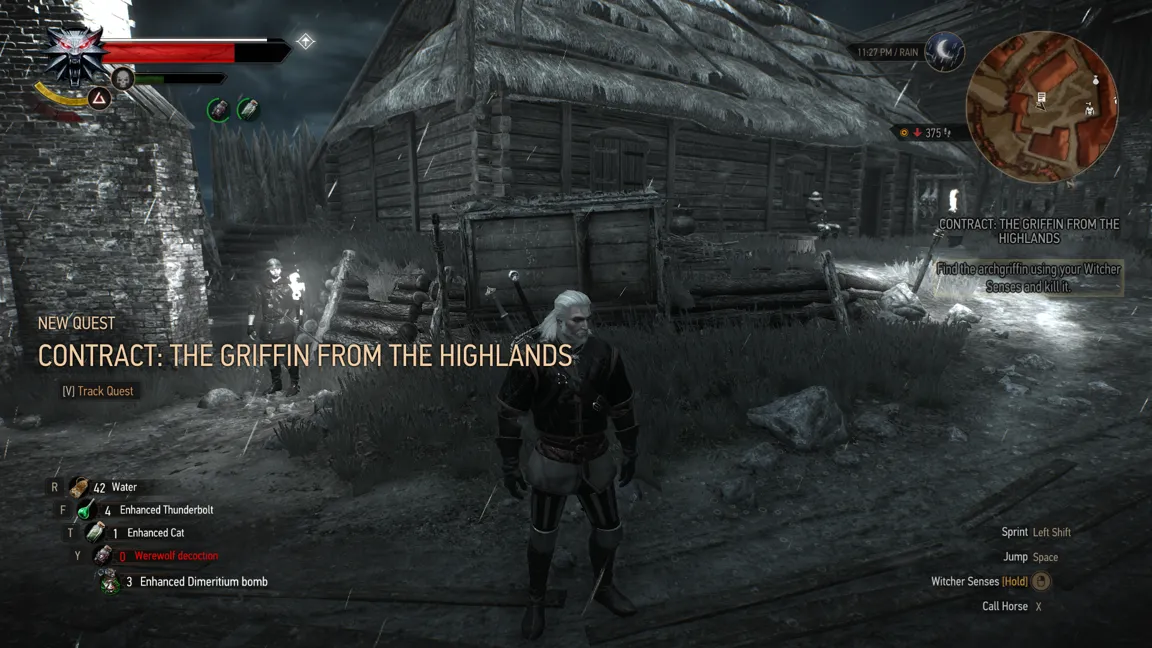Click the new quest title banner
This screenshot has width=1152, height=648.
[x=304, y=355]
